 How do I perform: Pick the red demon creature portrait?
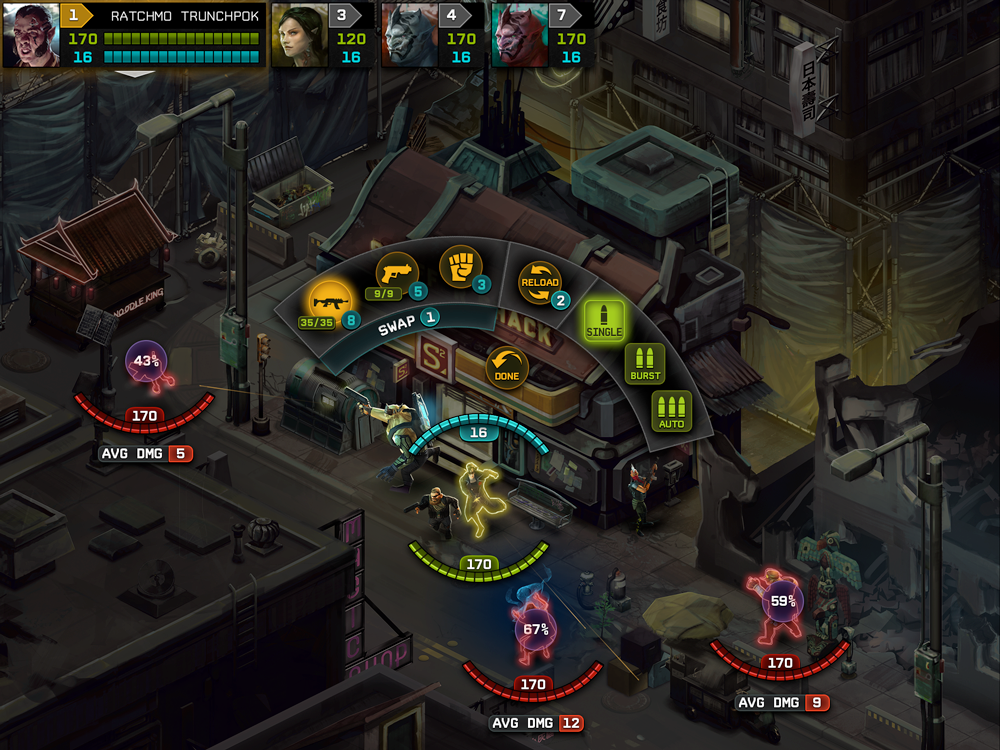(520, 35)
